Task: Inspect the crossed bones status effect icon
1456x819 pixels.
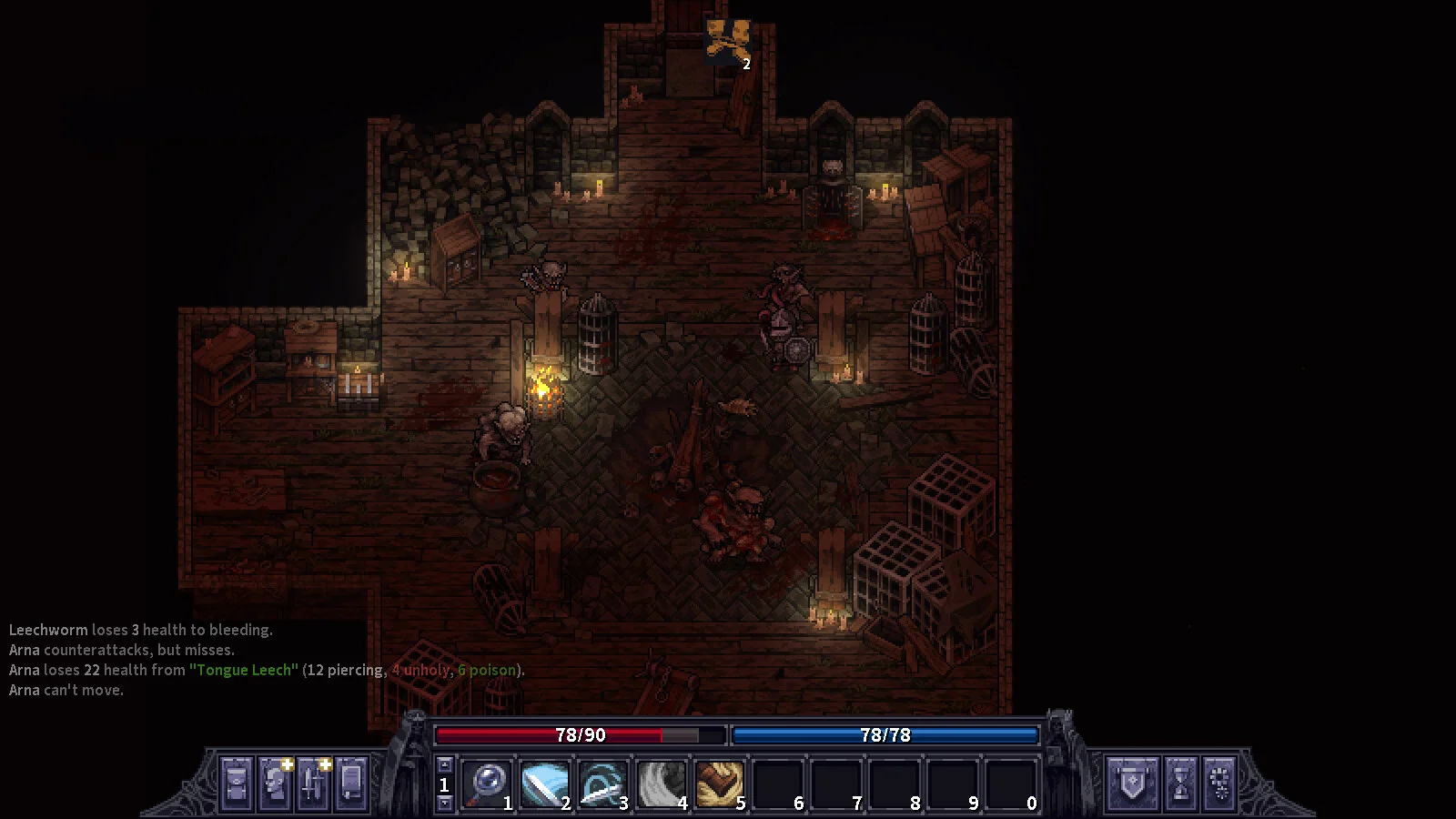Action: (x=728, y=41)
